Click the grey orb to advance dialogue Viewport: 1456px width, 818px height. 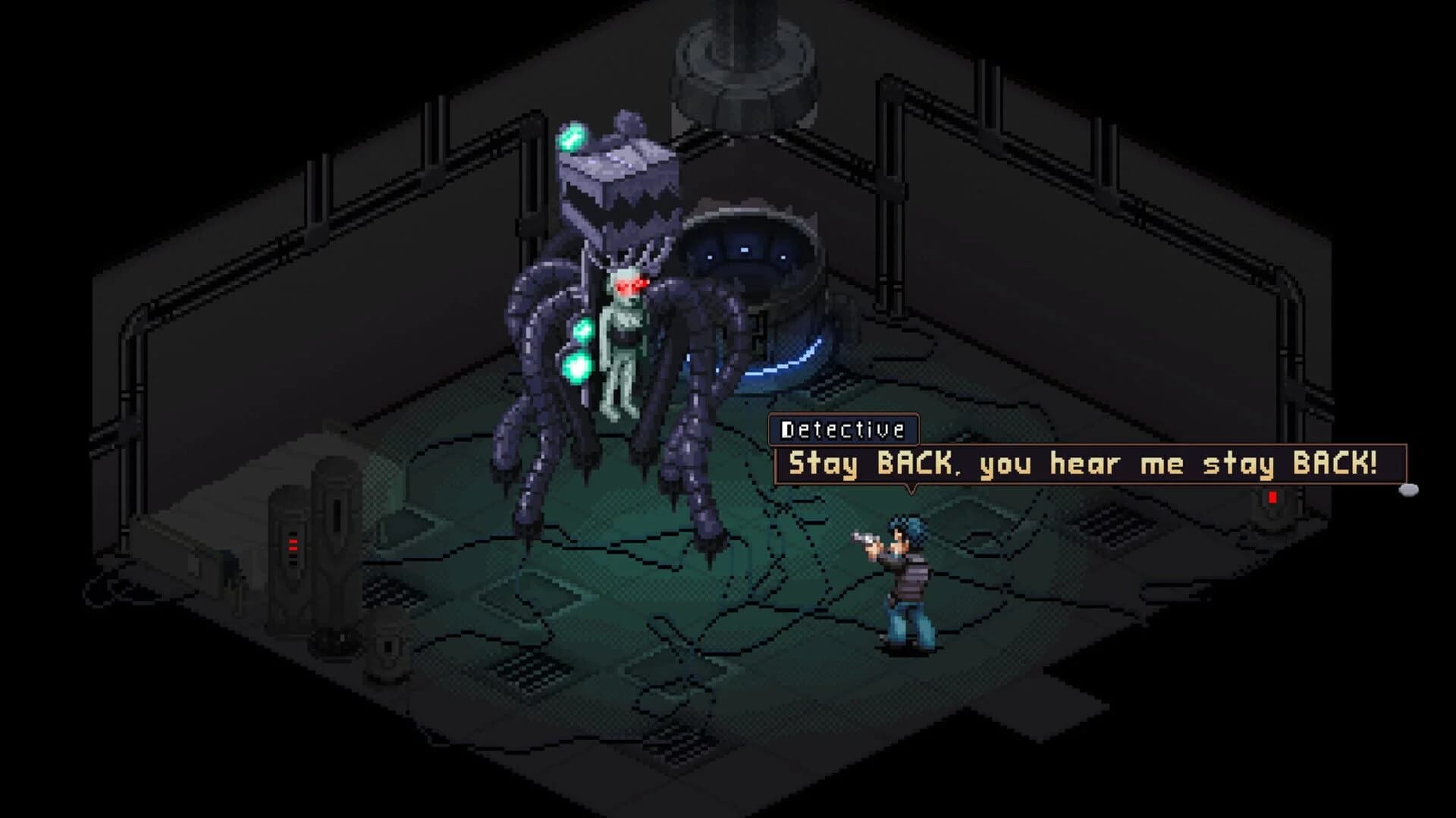click(x=1408, y=489)
